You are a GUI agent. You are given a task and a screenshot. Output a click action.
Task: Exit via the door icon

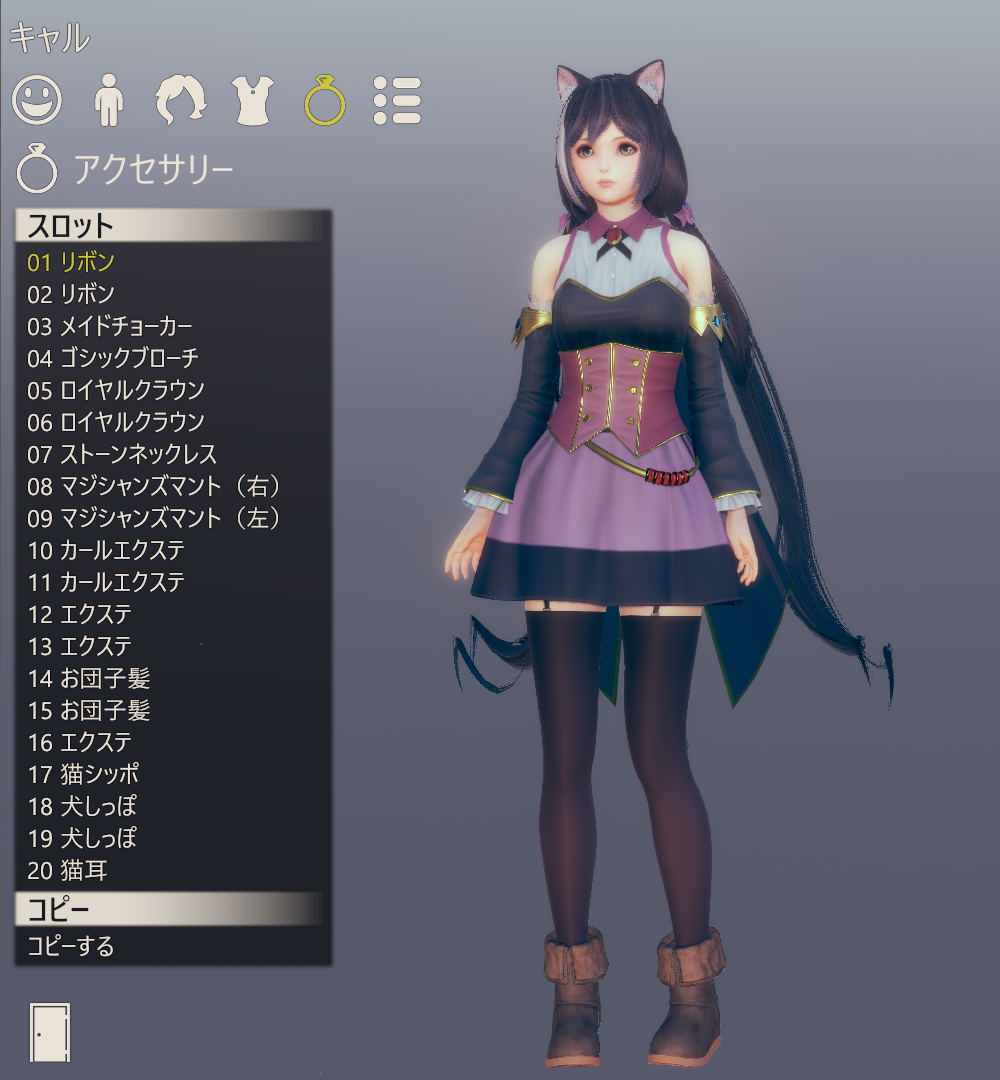[x=50, y=1032]
